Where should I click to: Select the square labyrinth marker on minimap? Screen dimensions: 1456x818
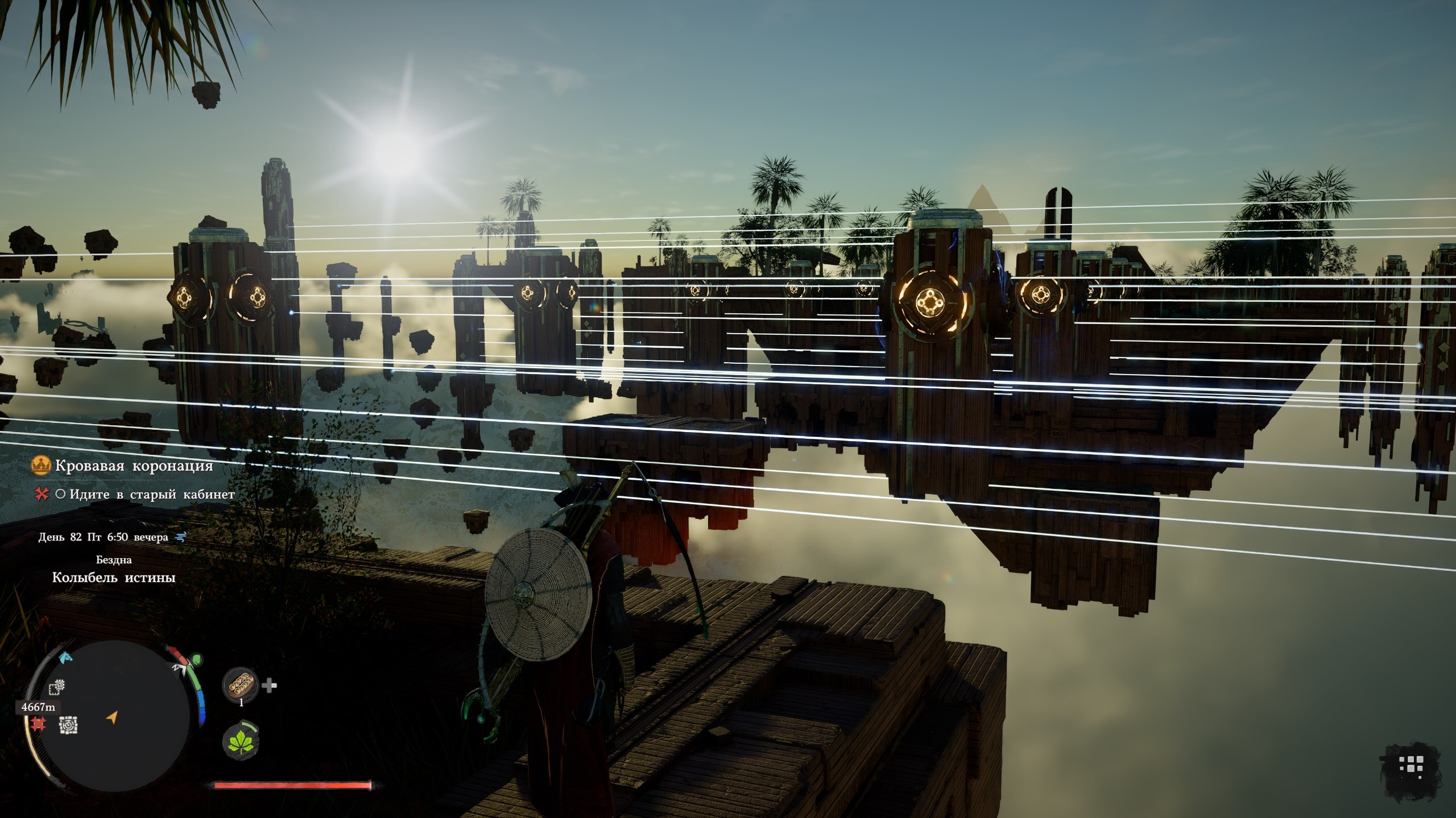69,725
